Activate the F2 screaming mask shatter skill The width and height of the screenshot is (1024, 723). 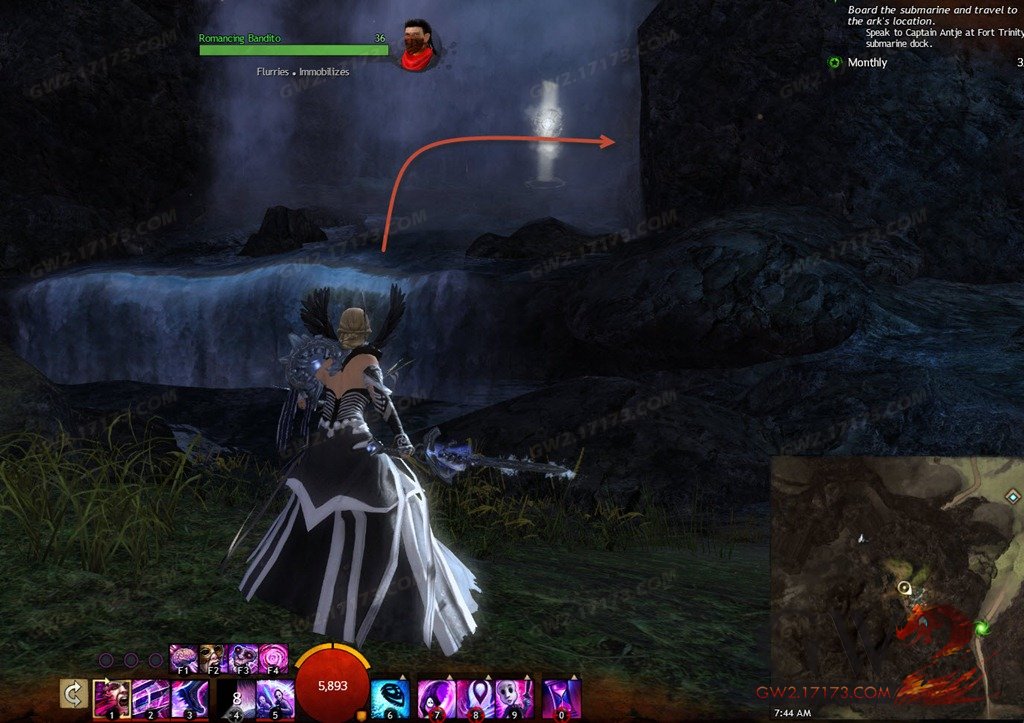[x=212, y=658]
